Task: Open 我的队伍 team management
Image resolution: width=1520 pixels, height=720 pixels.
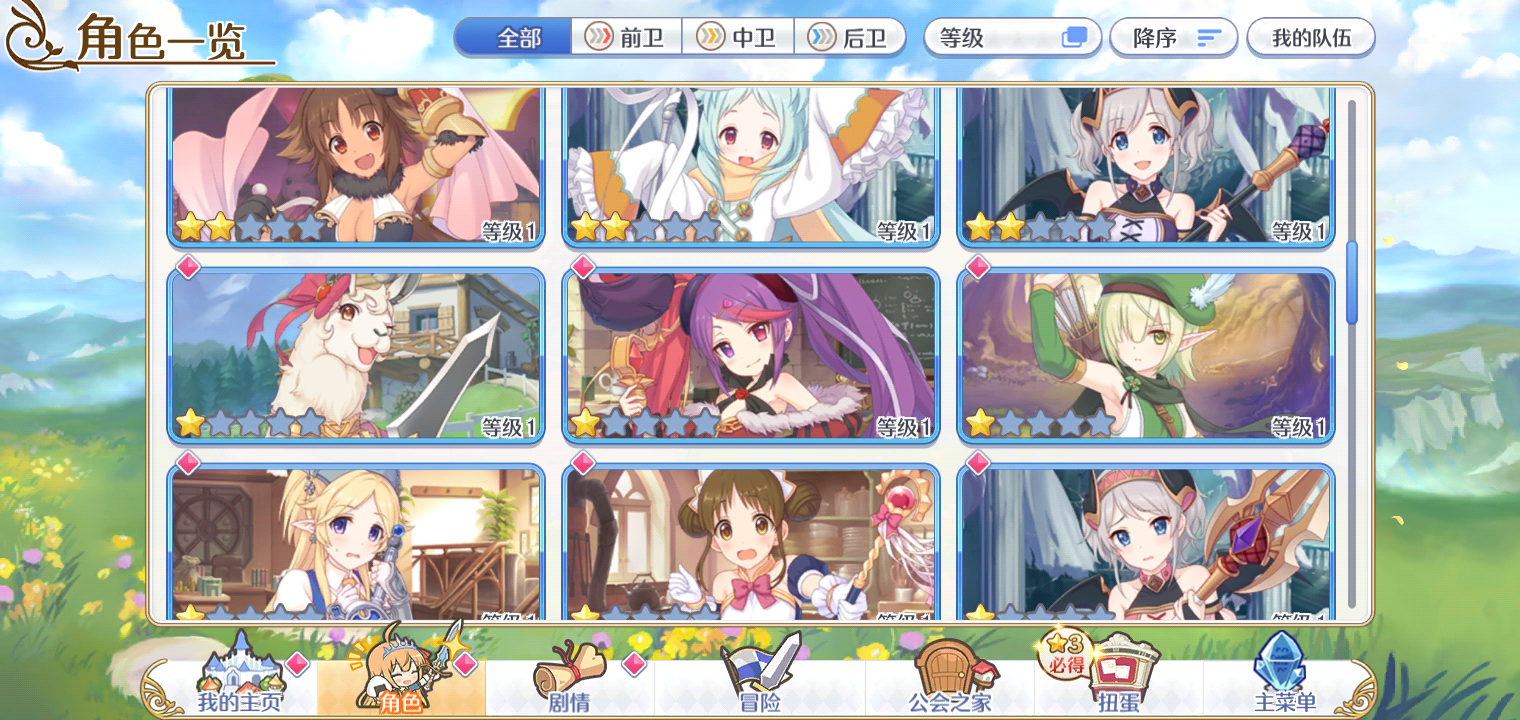Action: [x=1311, y=37]
